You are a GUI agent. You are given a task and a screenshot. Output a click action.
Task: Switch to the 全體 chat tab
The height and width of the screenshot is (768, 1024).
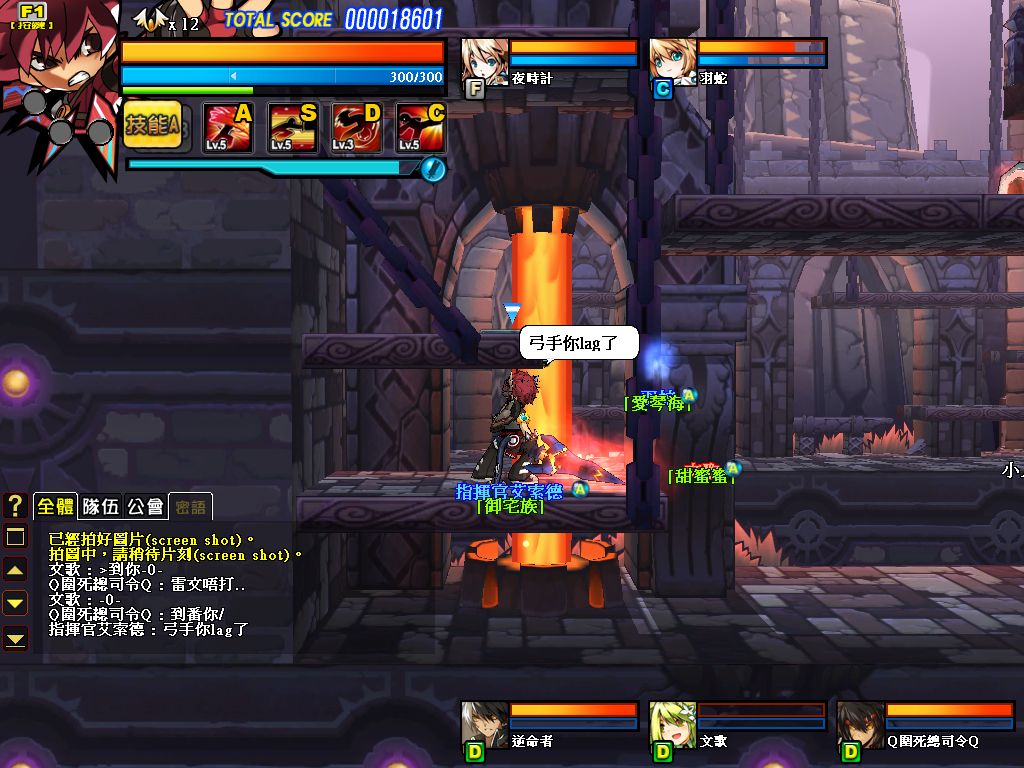coord(56,506)
